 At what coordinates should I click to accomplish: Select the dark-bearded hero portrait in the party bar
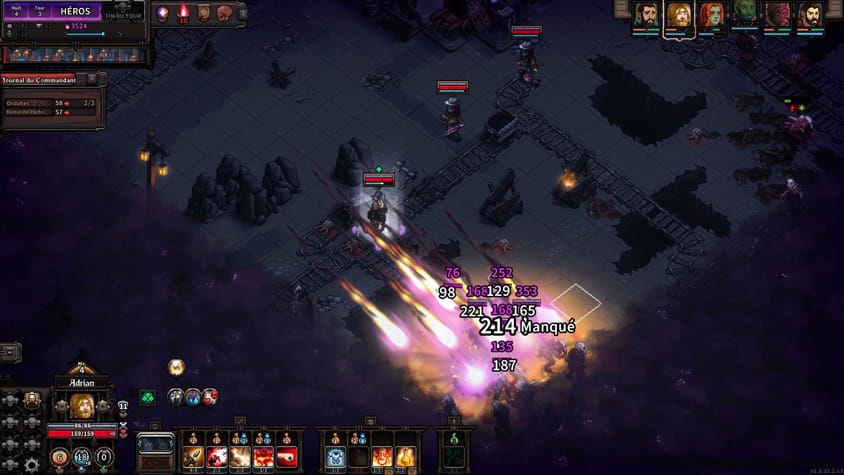[x=645, y=15]
